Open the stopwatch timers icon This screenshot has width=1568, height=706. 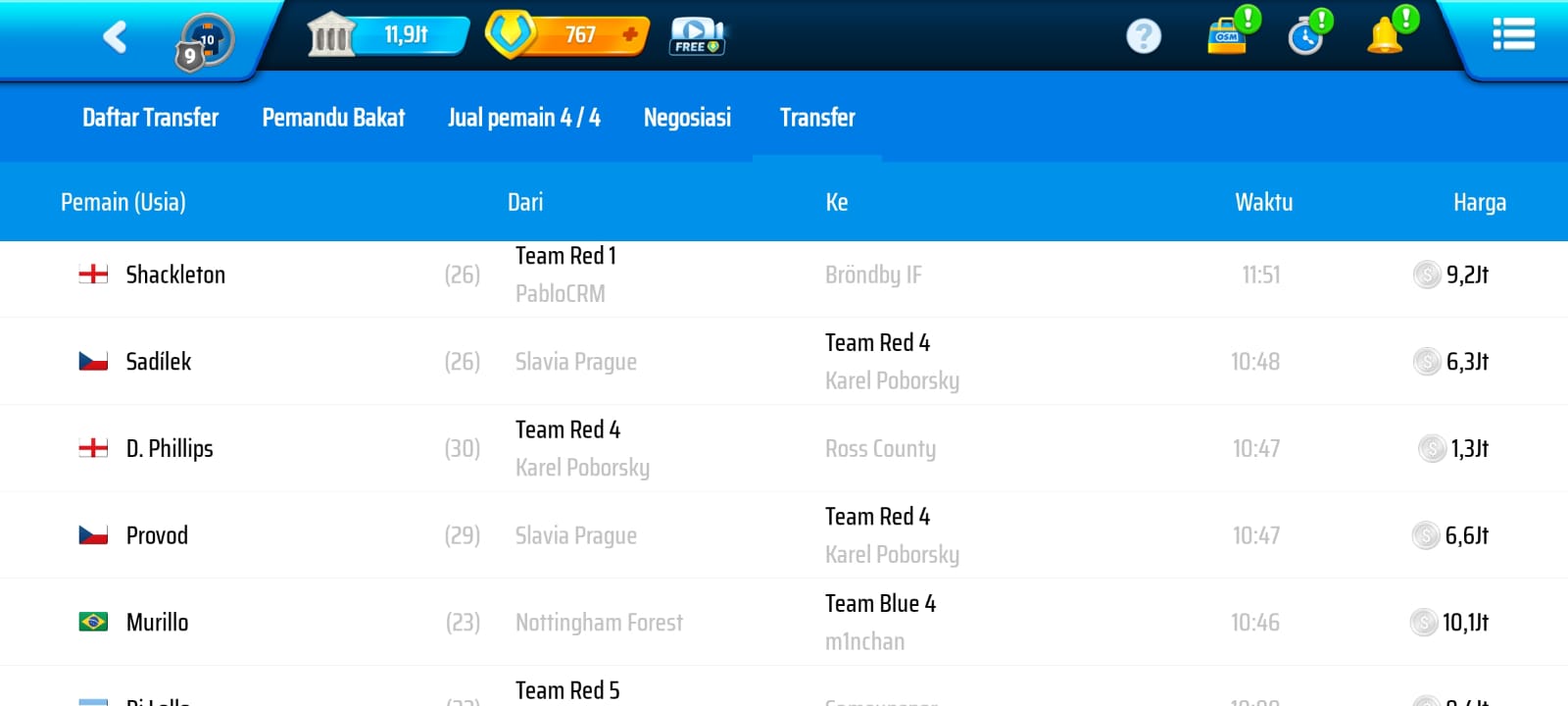coord(1306,36)
